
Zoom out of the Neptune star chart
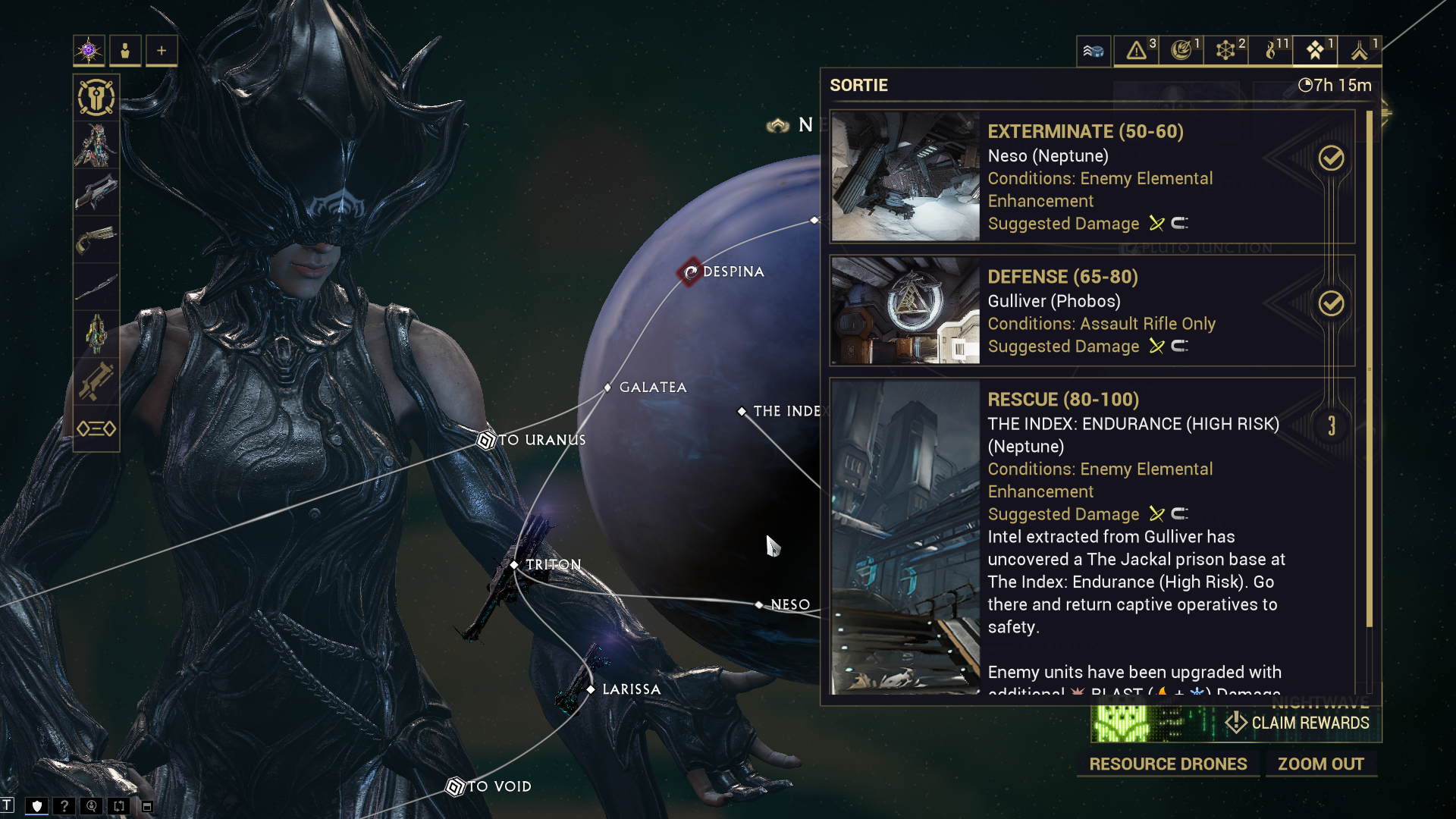(x=1320, y=764)
